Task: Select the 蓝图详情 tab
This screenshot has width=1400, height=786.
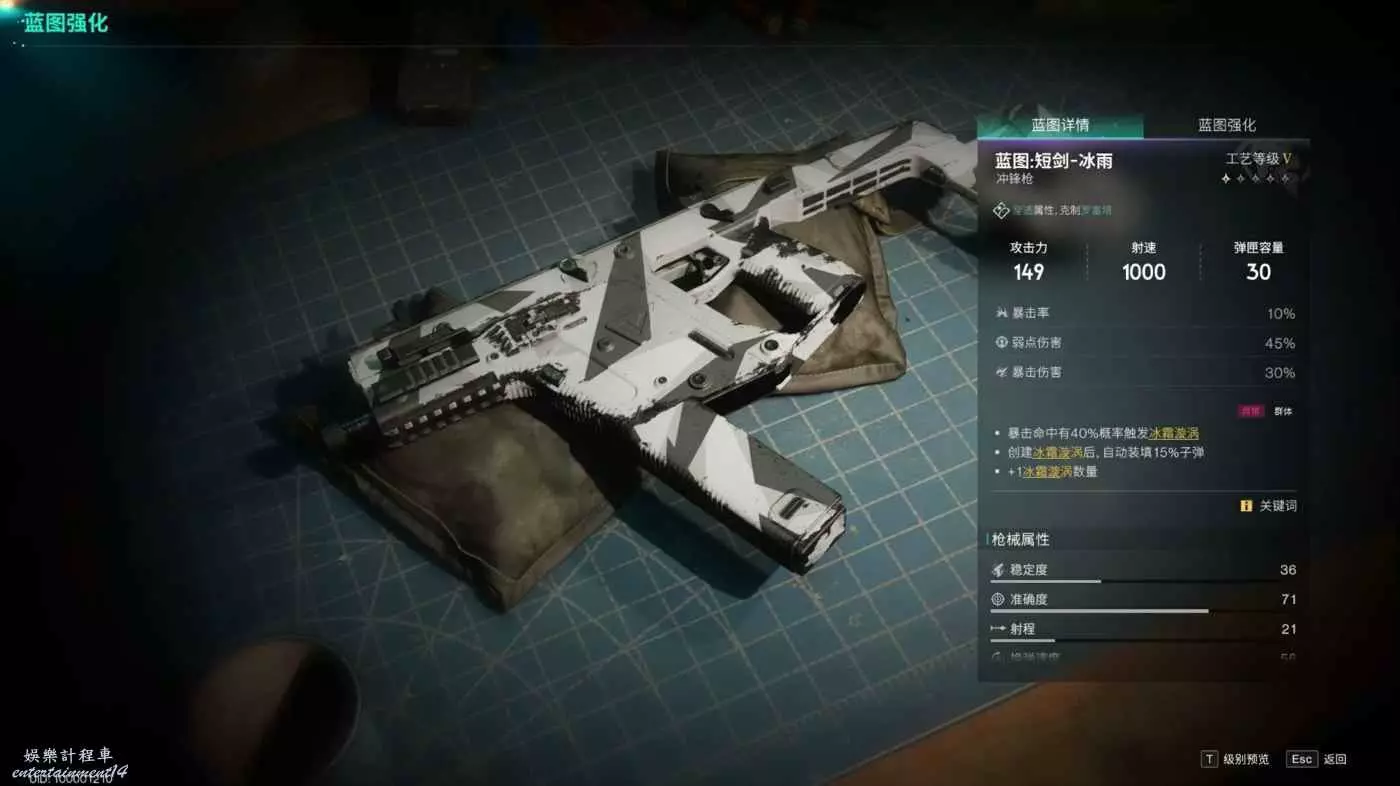Action: pos(1060,126)
